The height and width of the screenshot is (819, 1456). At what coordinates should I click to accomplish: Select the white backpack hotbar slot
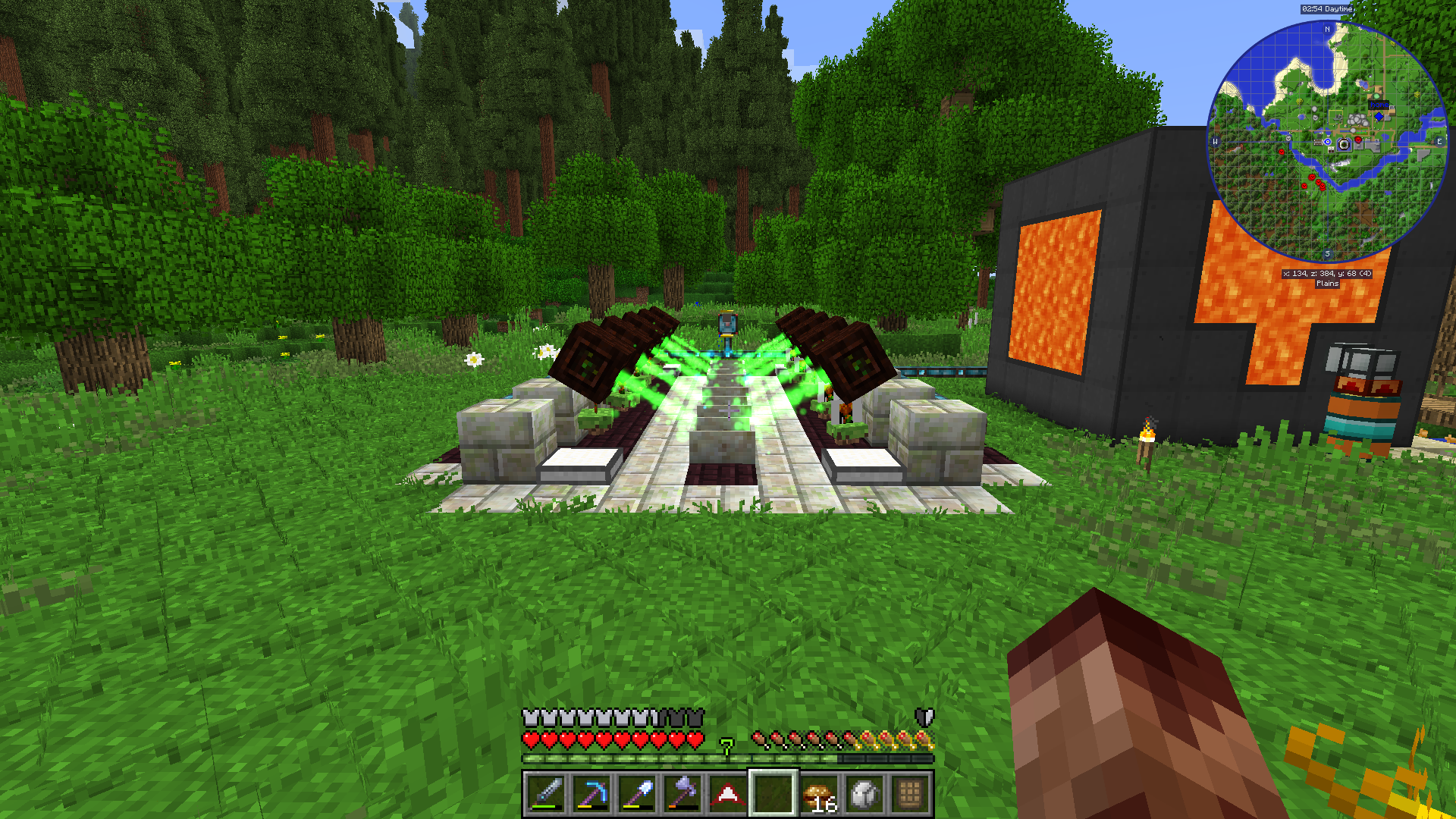864,794
